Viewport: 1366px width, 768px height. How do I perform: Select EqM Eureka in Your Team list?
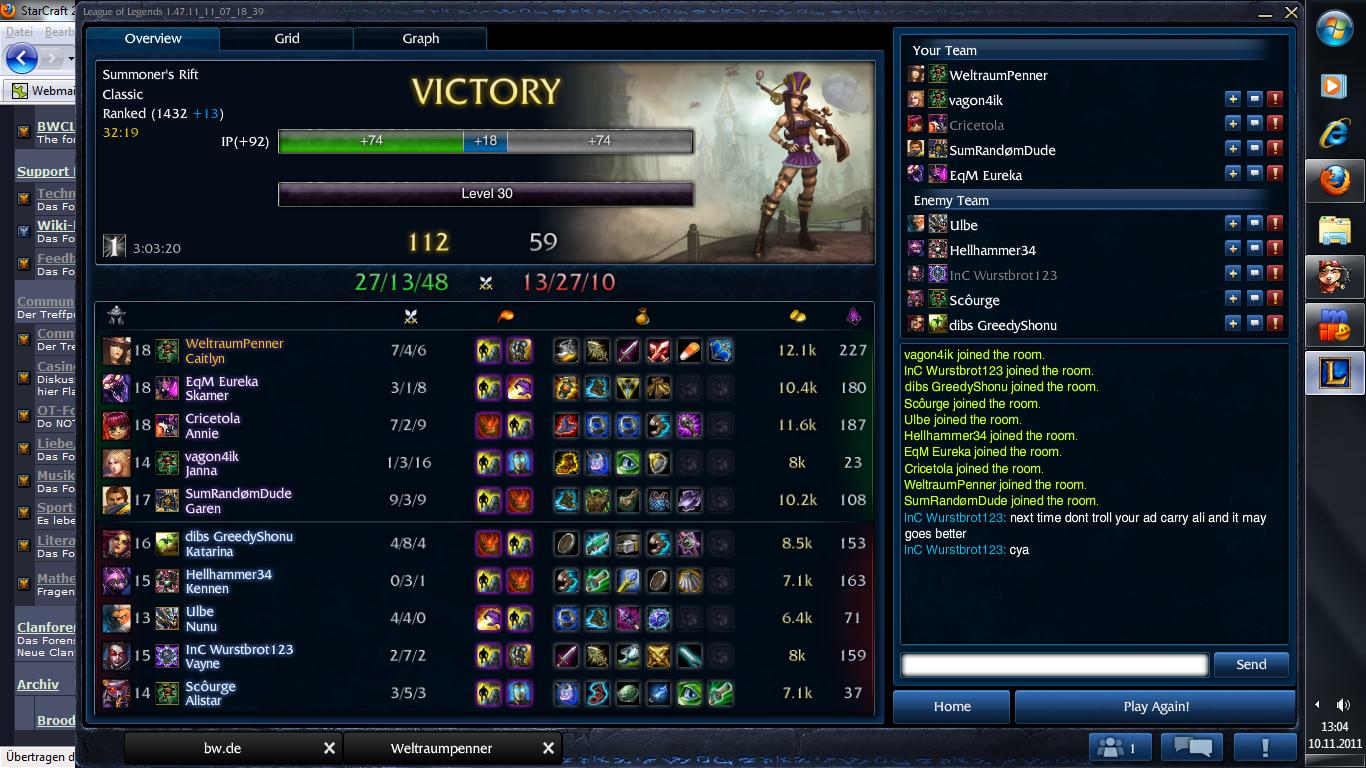[985, 175]
